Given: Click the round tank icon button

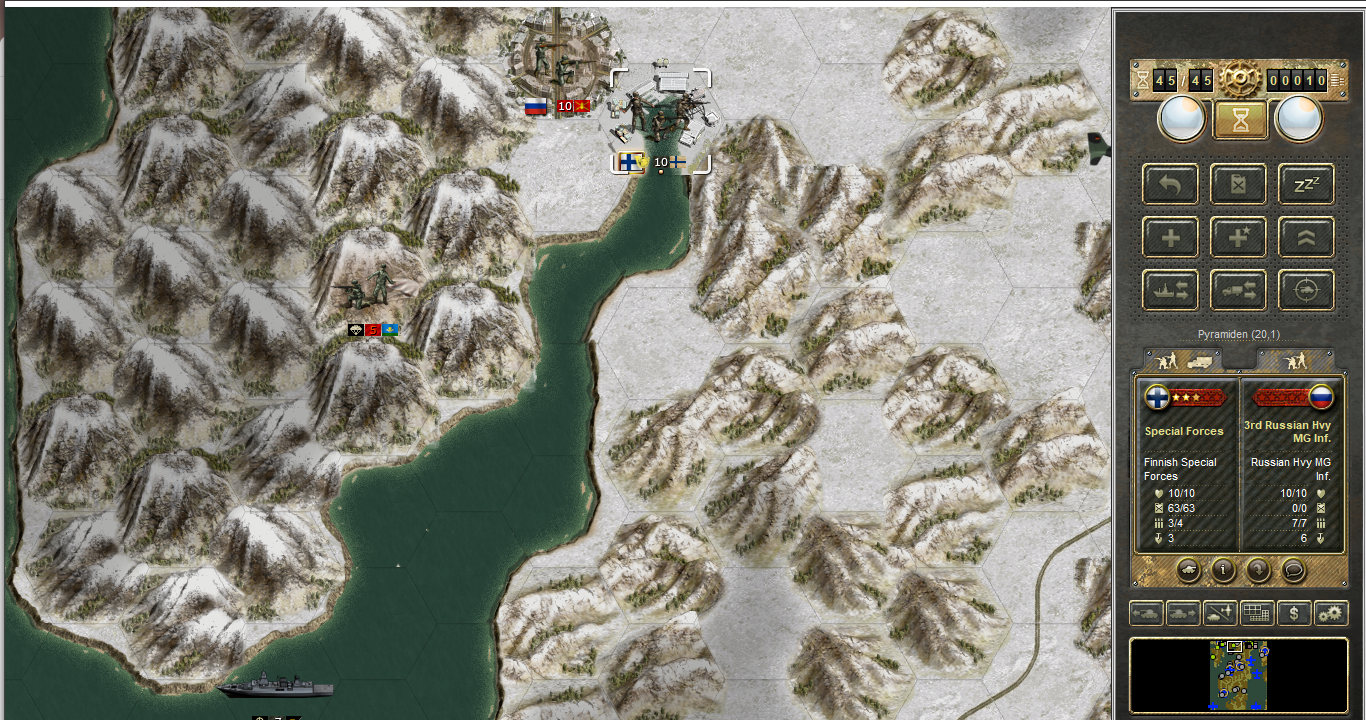Looking at the screenshot, I should click(1189, 570).
